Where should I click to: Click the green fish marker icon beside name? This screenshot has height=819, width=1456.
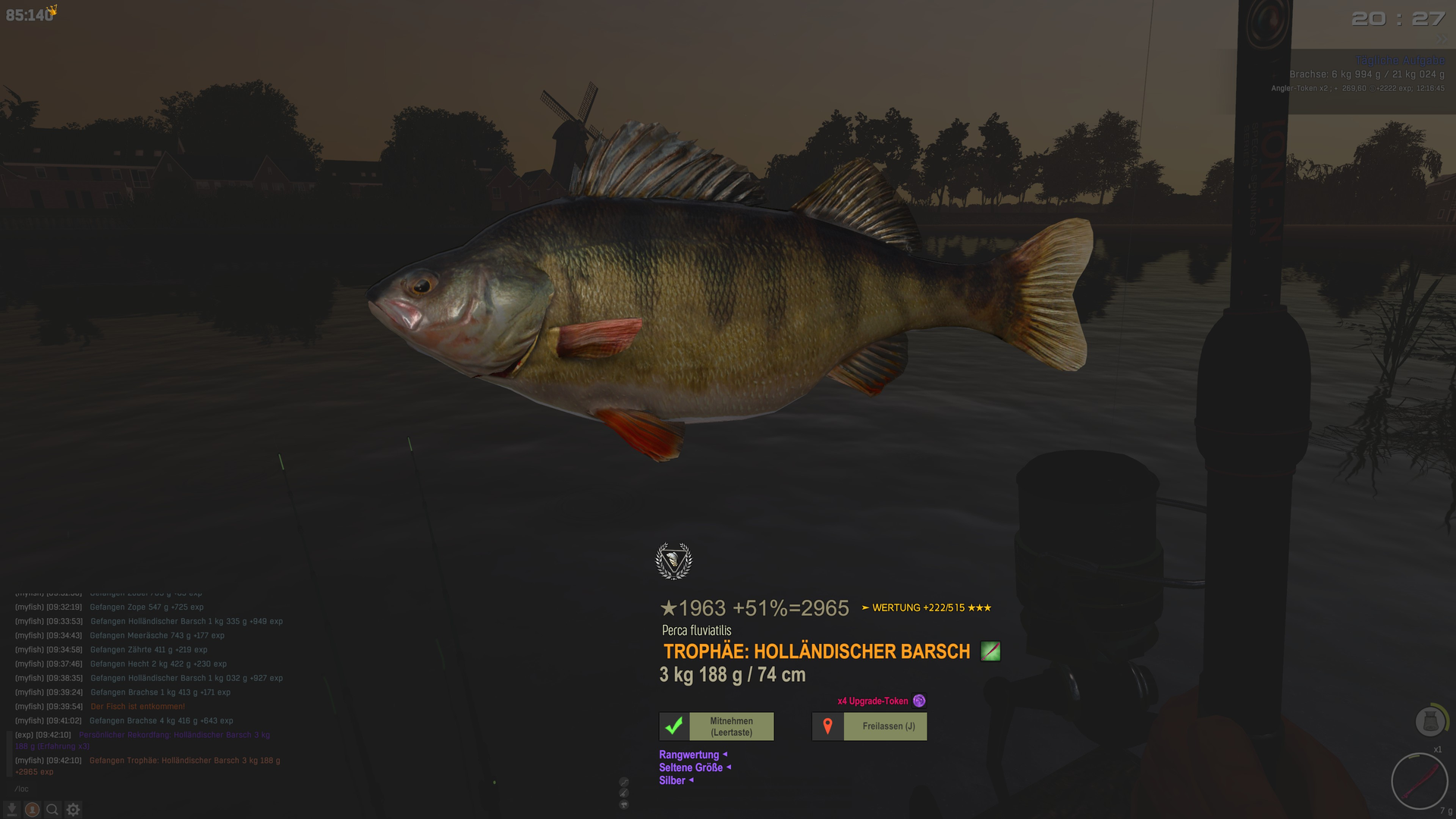990,651
